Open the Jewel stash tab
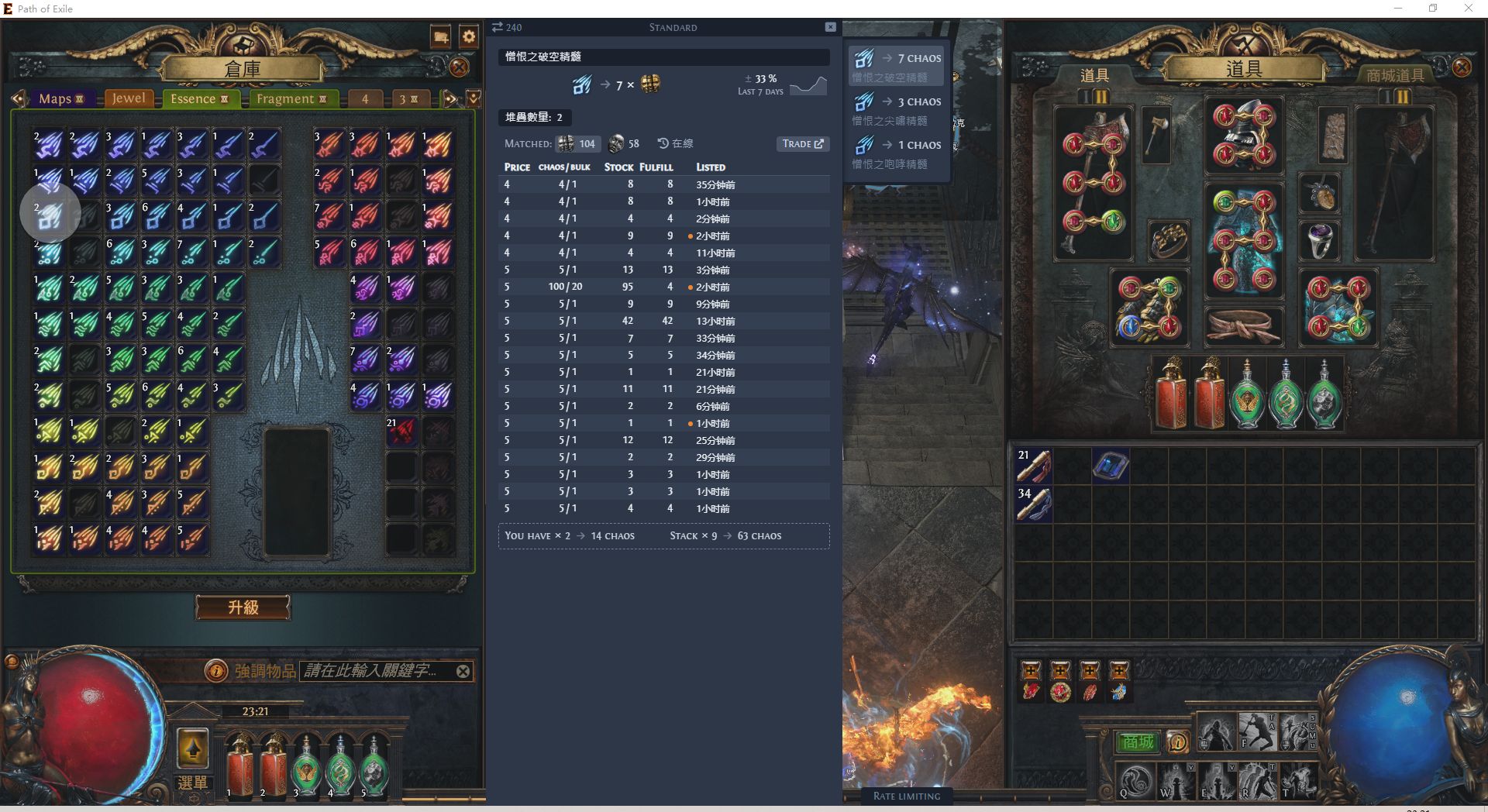Image resolution: width=1488 pixels, height=812 pixels. 128,98
